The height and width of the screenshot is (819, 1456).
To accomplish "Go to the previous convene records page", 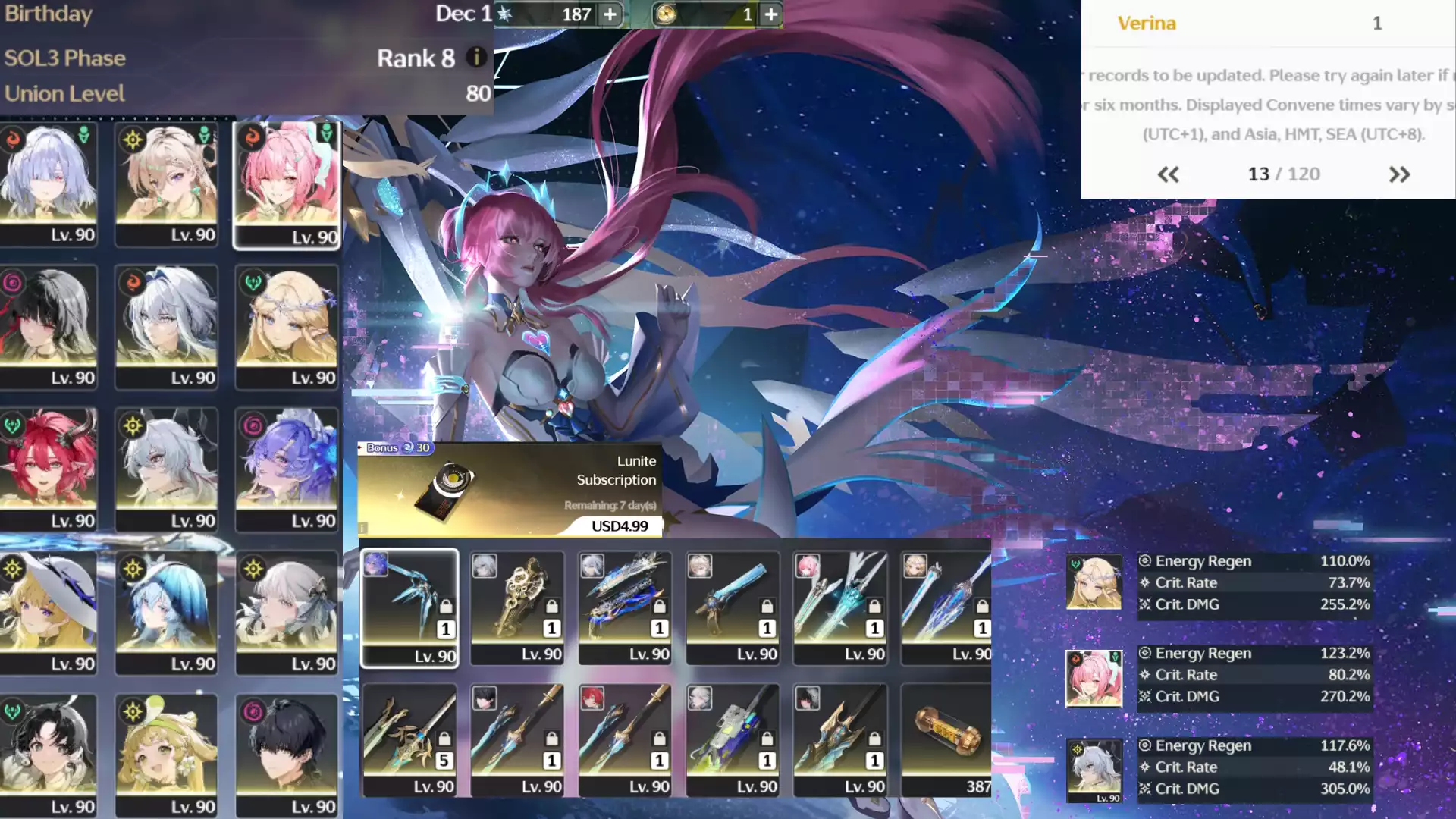I will pyautogui.click(x=1168, y=174).
